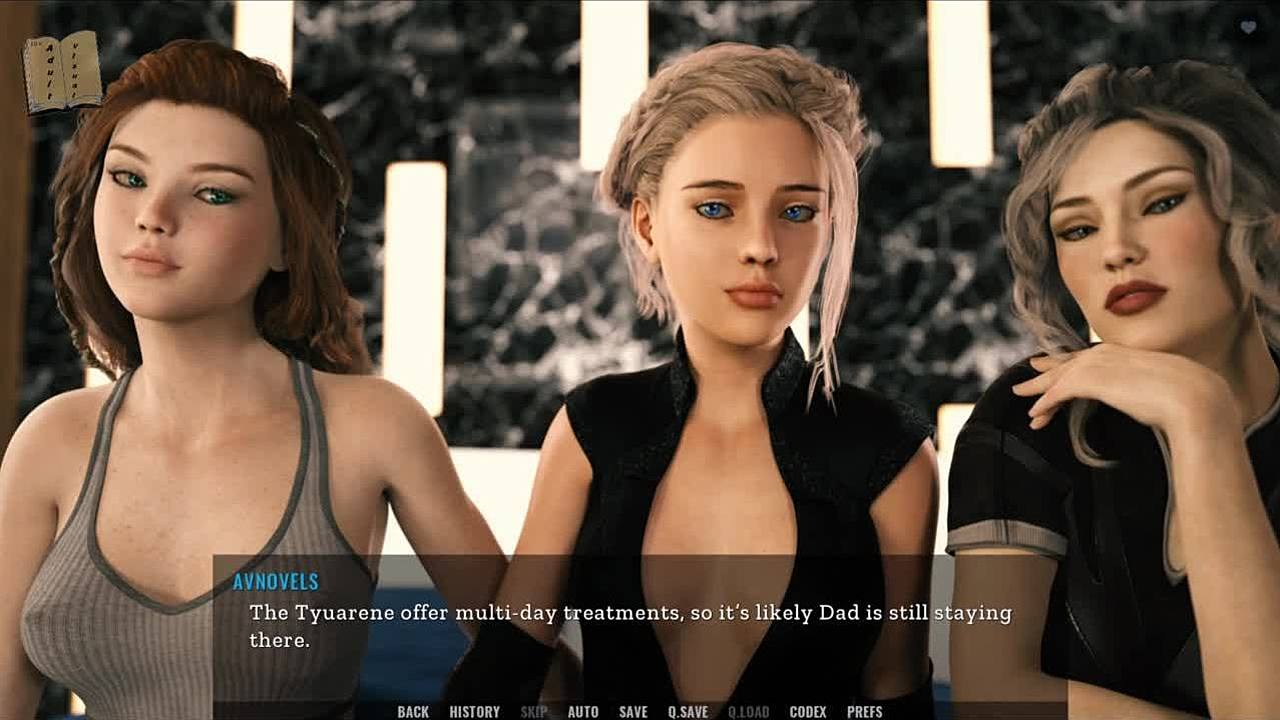The image size is (1280, 720).
Task: Go back one dialogue line with BACK
Action: 413,712
